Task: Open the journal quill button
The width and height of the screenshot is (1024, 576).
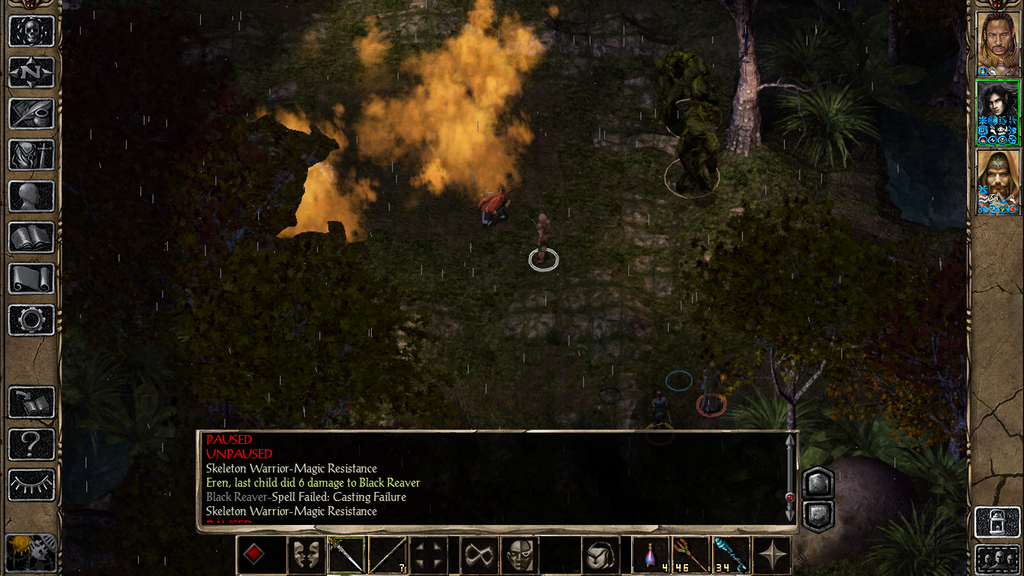Action: click(x=31, y=113)
